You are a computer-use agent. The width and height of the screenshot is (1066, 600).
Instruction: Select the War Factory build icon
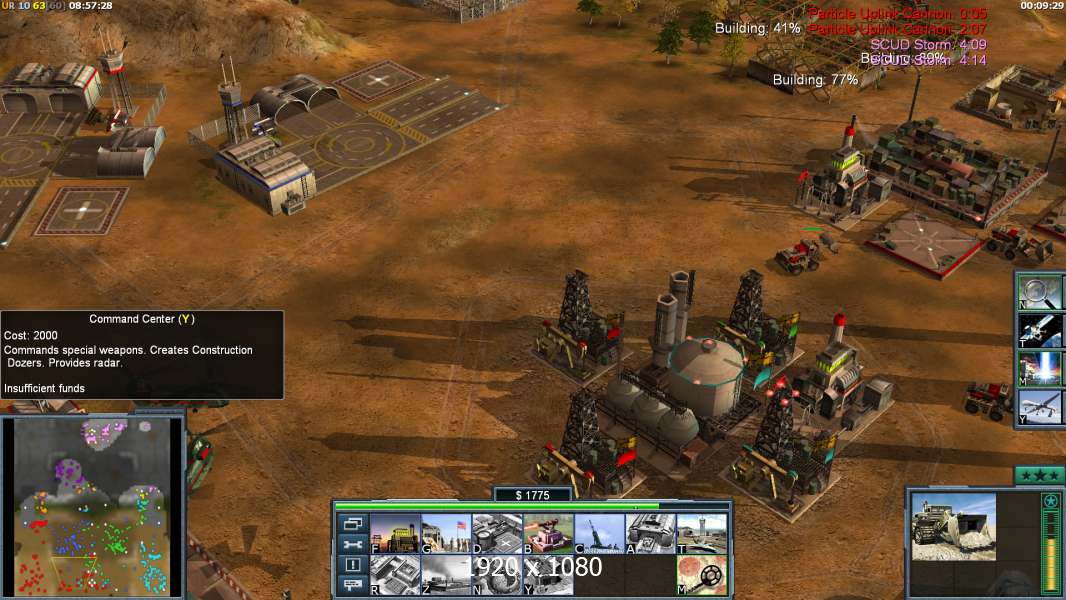(650, 534)
